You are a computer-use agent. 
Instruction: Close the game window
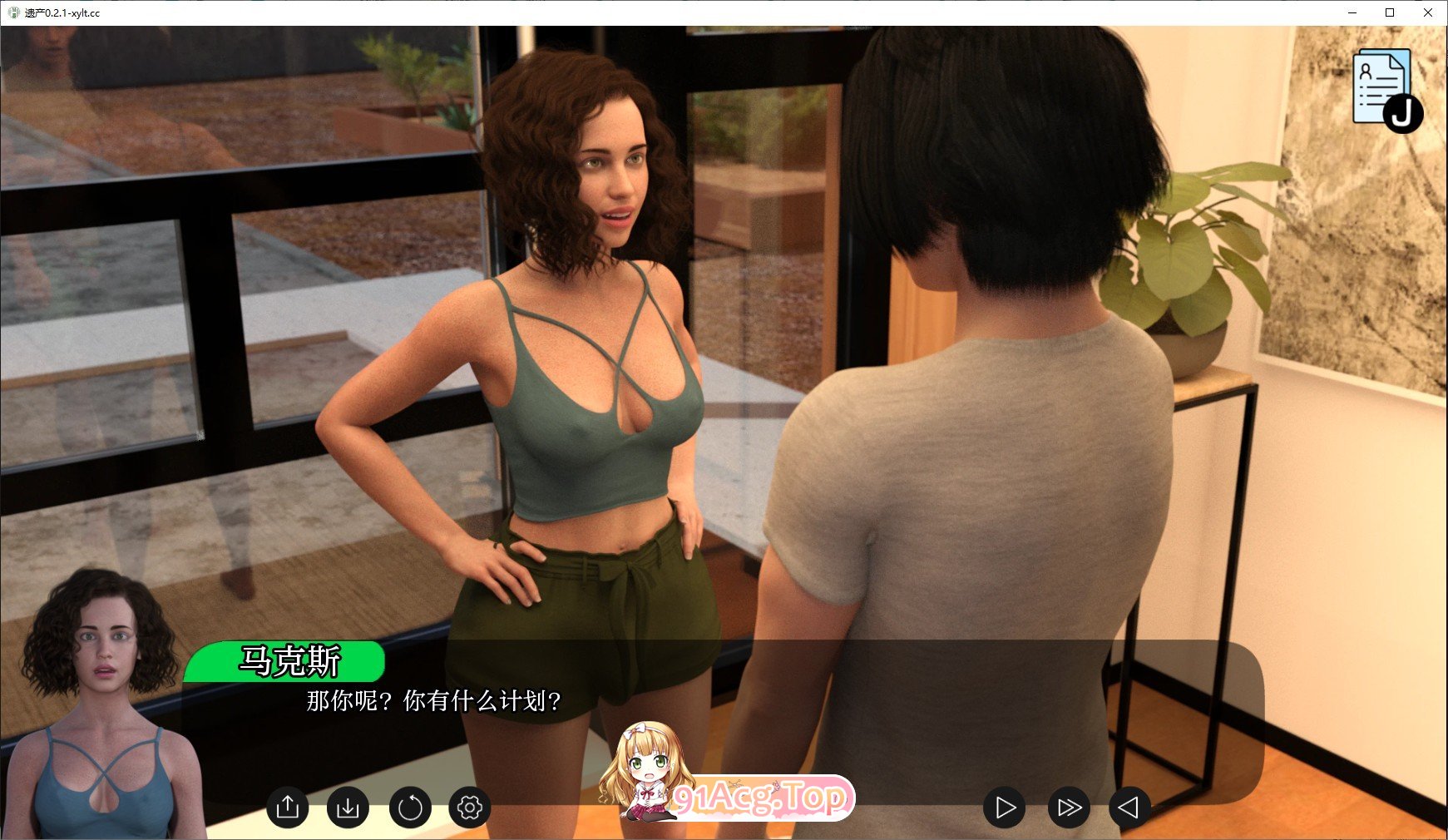click(x=1428, y=12)
